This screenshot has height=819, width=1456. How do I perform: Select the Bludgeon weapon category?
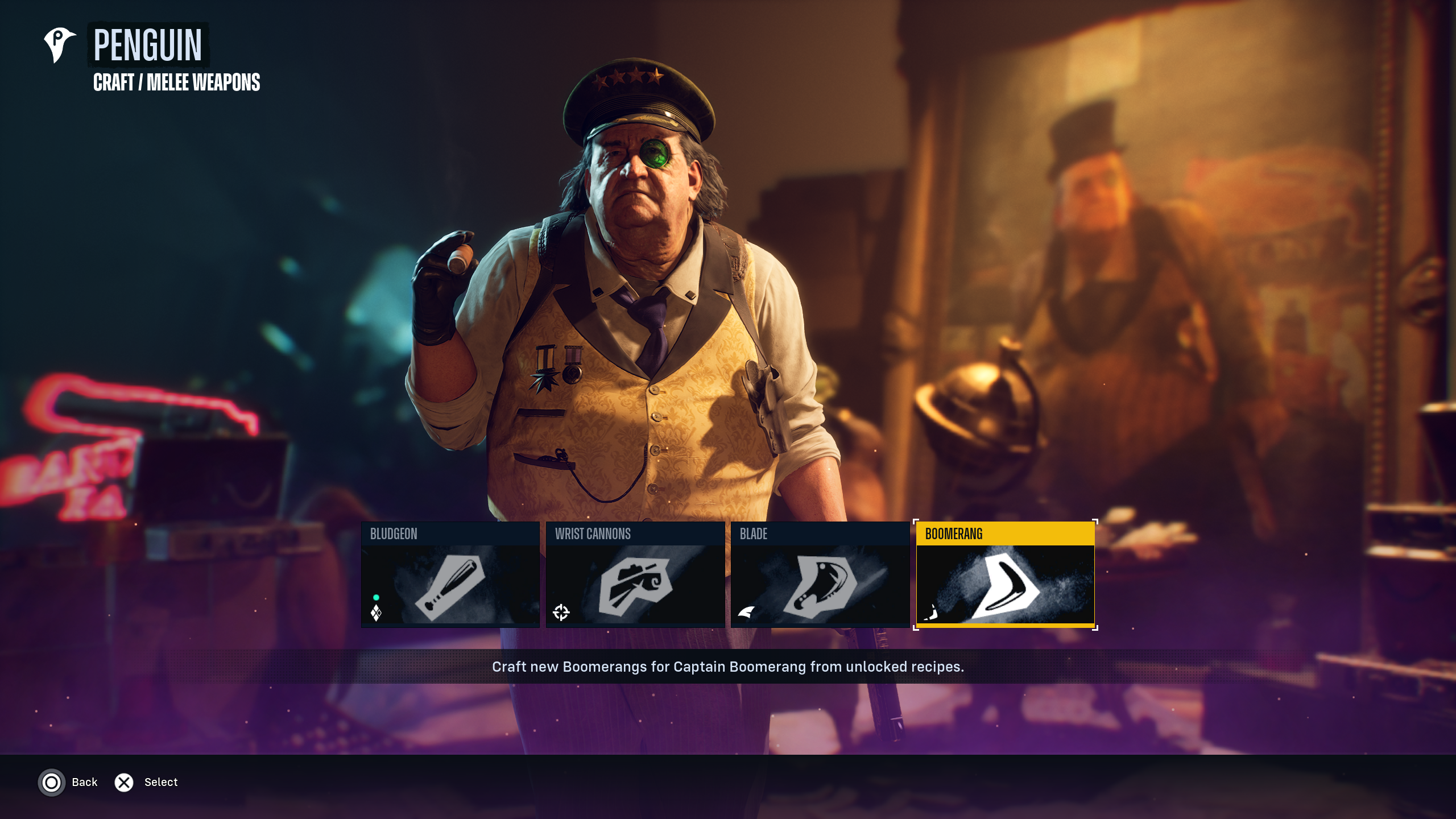click(450, 574)
